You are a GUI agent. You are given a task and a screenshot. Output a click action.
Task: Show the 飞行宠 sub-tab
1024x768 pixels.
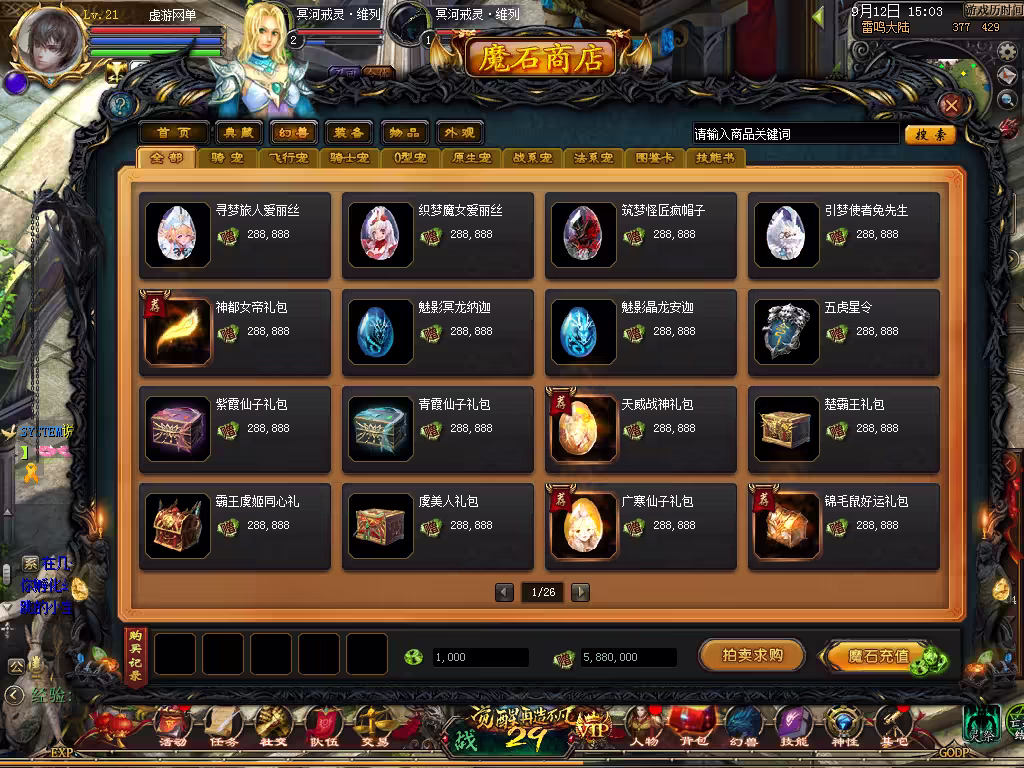click(x=290, y=158)
